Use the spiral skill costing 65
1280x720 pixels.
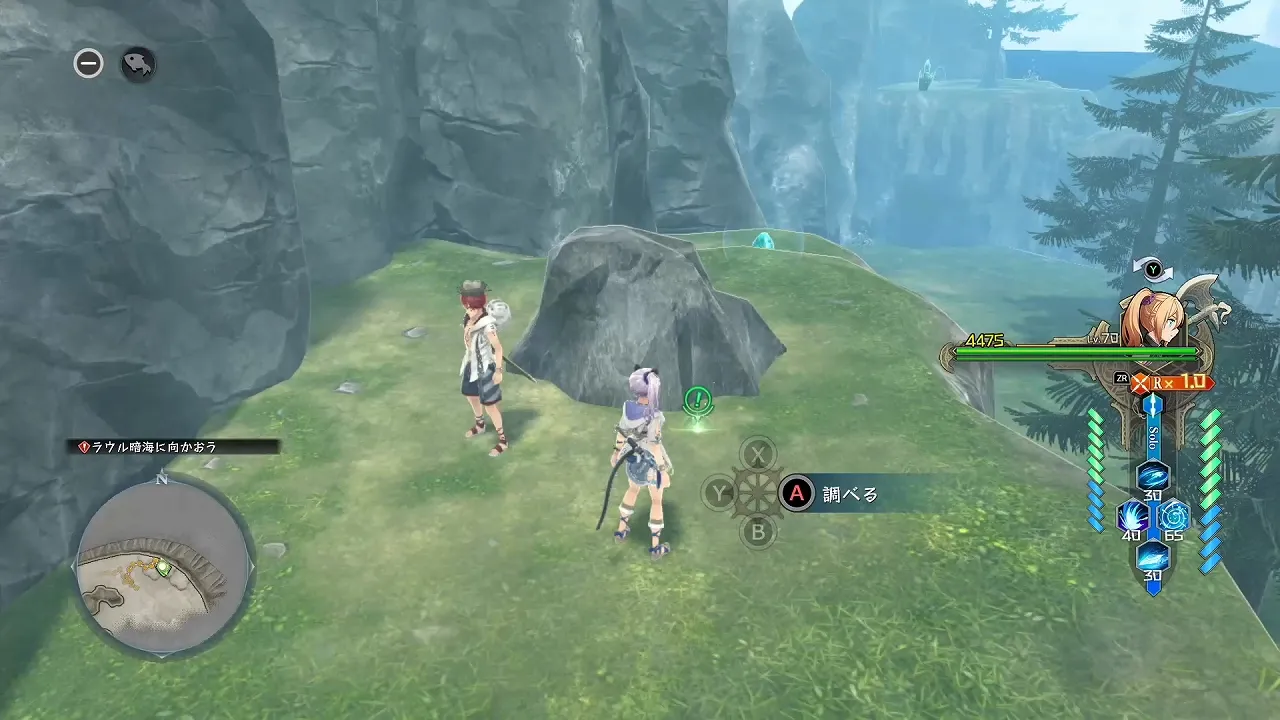click(x=1173, y=516)
